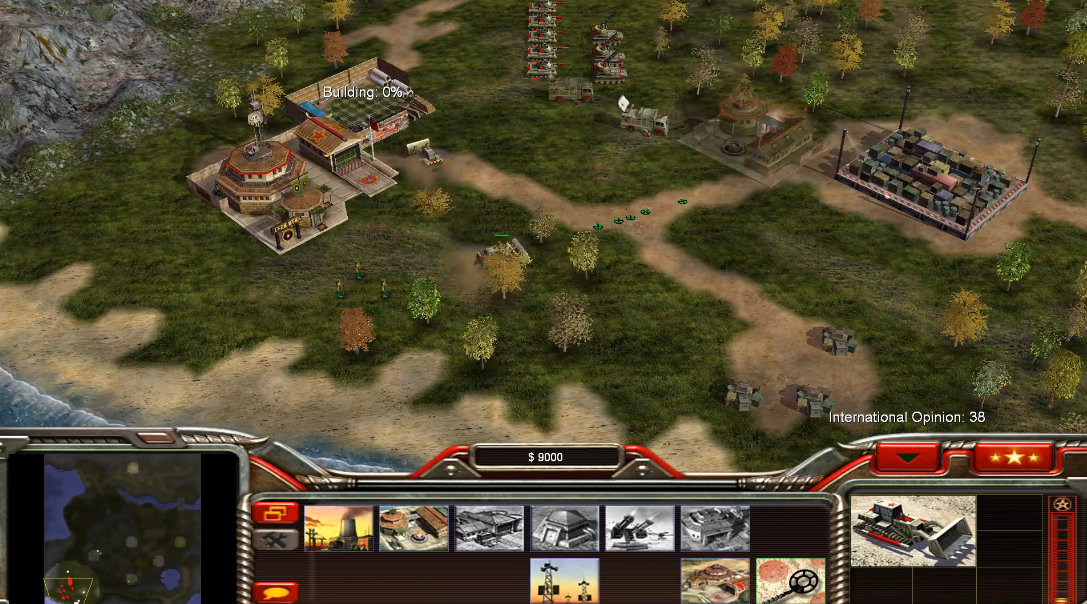
Task: Choose the Command Center build icon
Action: [x=715, y=581]
